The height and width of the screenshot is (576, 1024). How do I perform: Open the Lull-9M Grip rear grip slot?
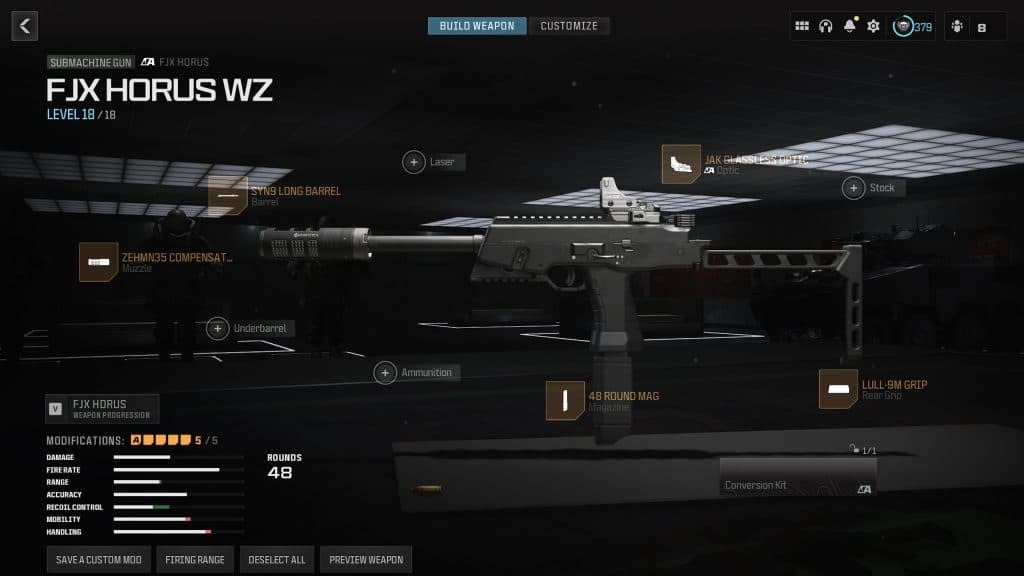(x=838, y=389)
